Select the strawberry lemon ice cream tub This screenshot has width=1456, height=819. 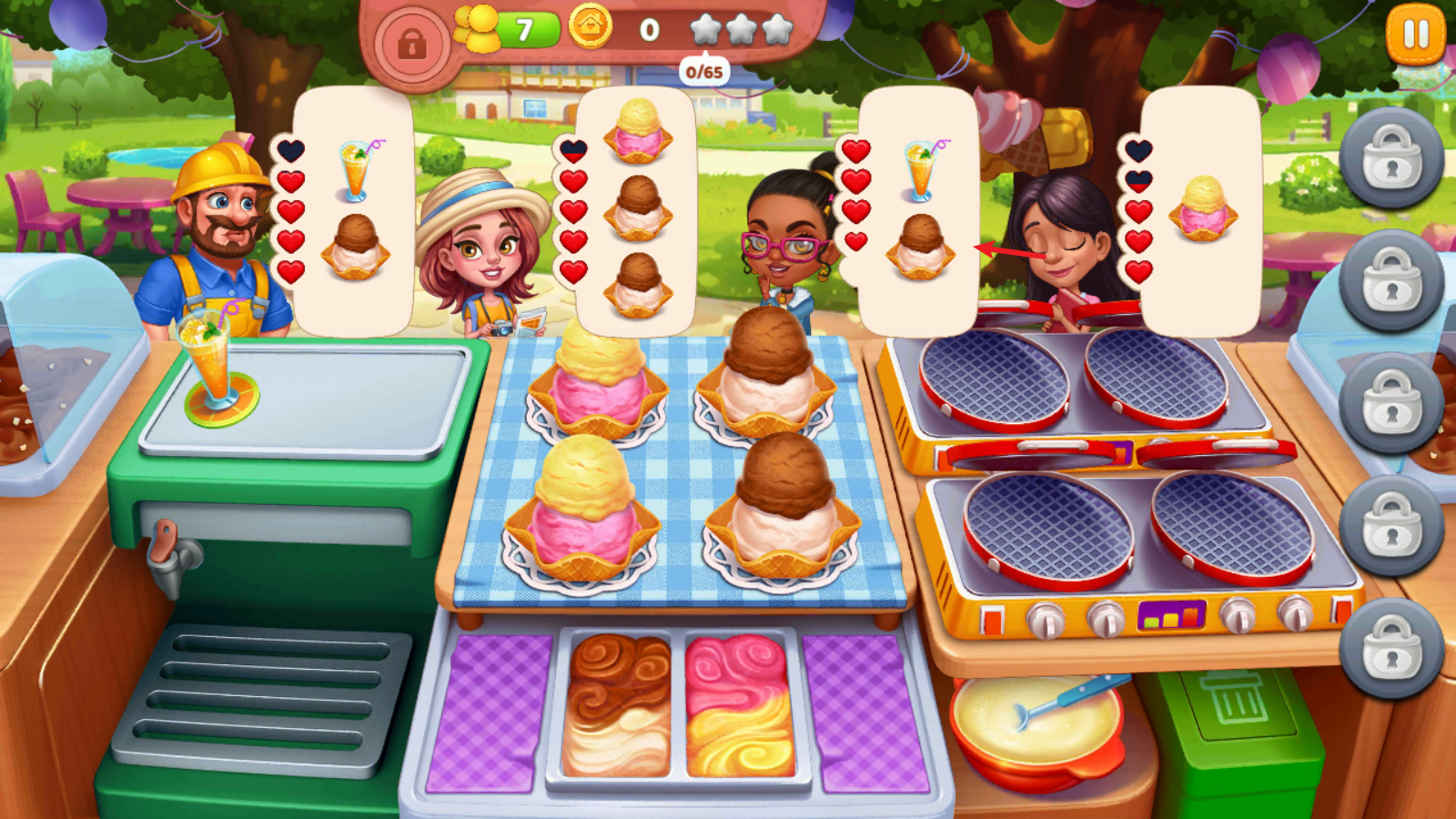click(x=739, y=704)
